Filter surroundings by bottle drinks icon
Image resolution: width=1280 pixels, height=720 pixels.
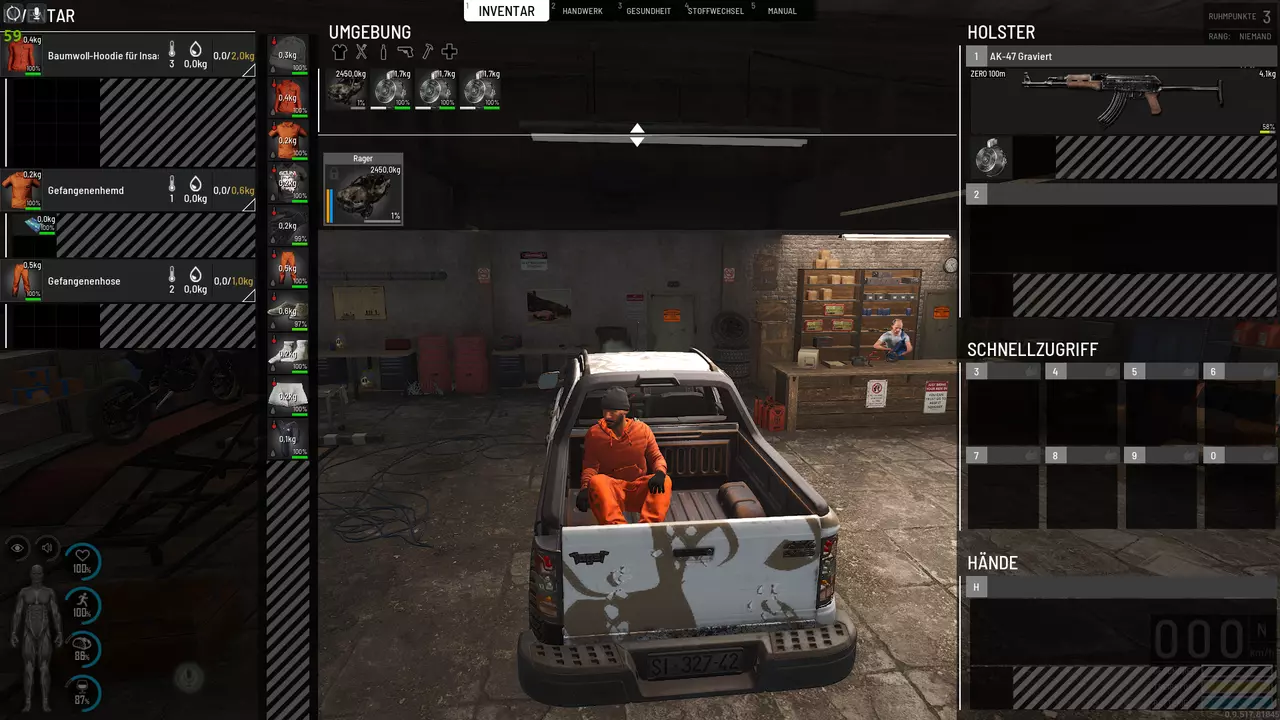tap(383, 52)
